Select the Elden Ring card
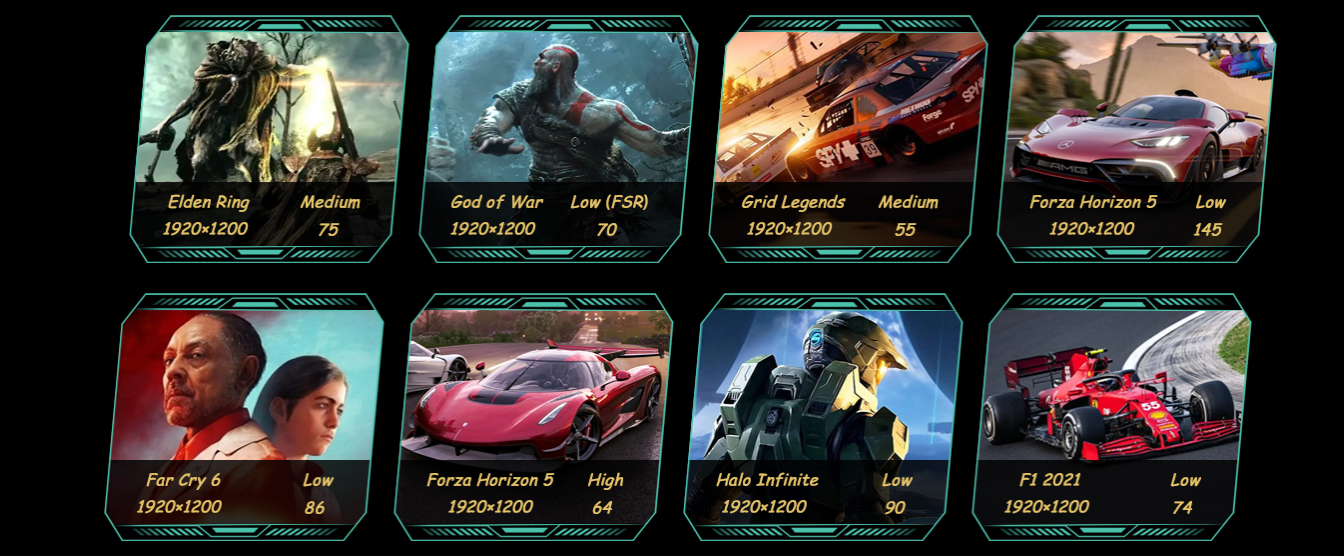Viewport: 1344px width, 556px height. coord(268,140)
